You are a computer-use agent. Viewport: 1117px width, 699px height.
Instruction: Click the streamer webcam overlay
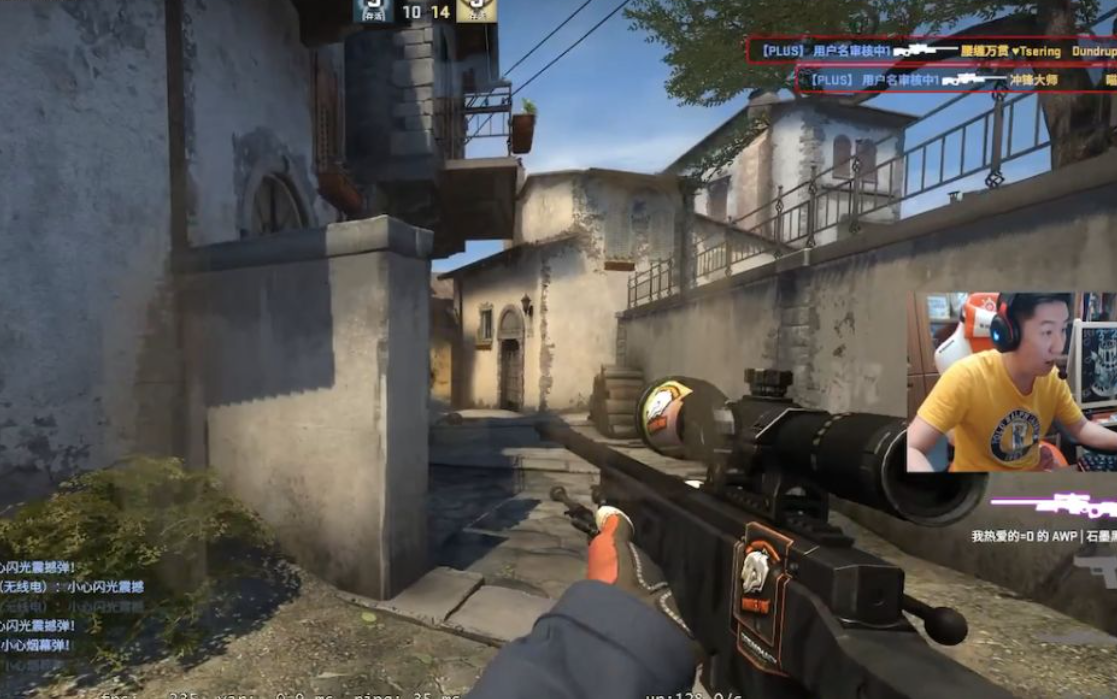(1011, 382)
